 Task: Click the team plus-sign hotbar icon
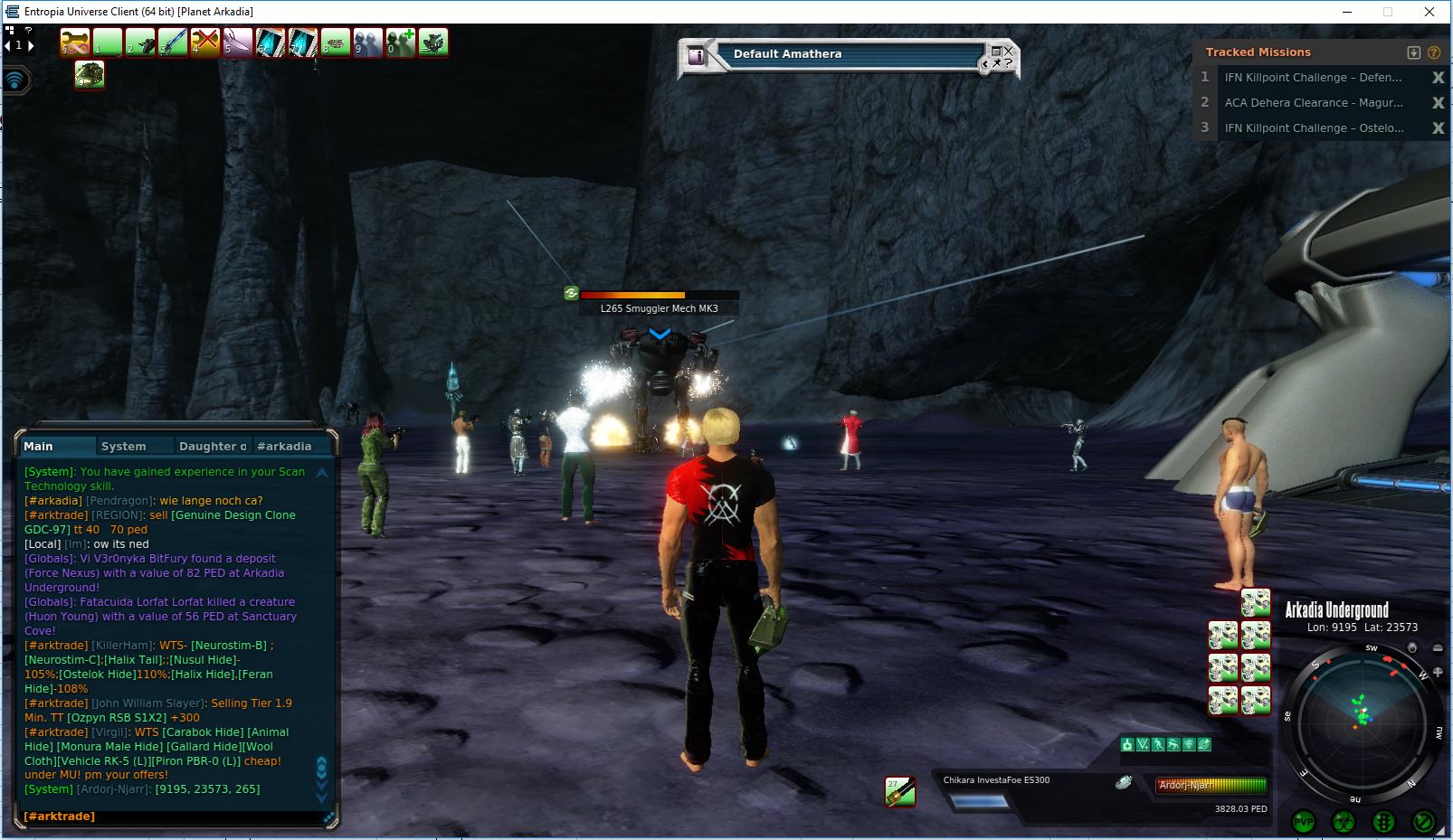[401, 42]
